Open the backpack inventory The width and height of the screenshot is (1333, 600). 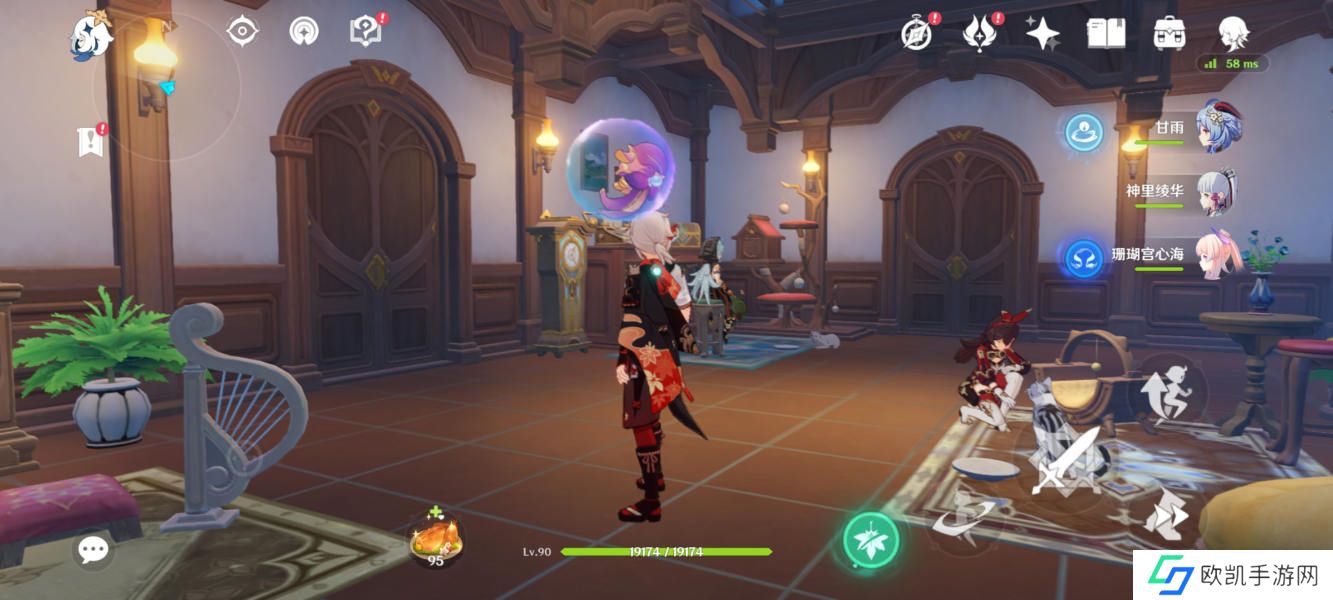pyautogui.click(x=1169, y=34)
